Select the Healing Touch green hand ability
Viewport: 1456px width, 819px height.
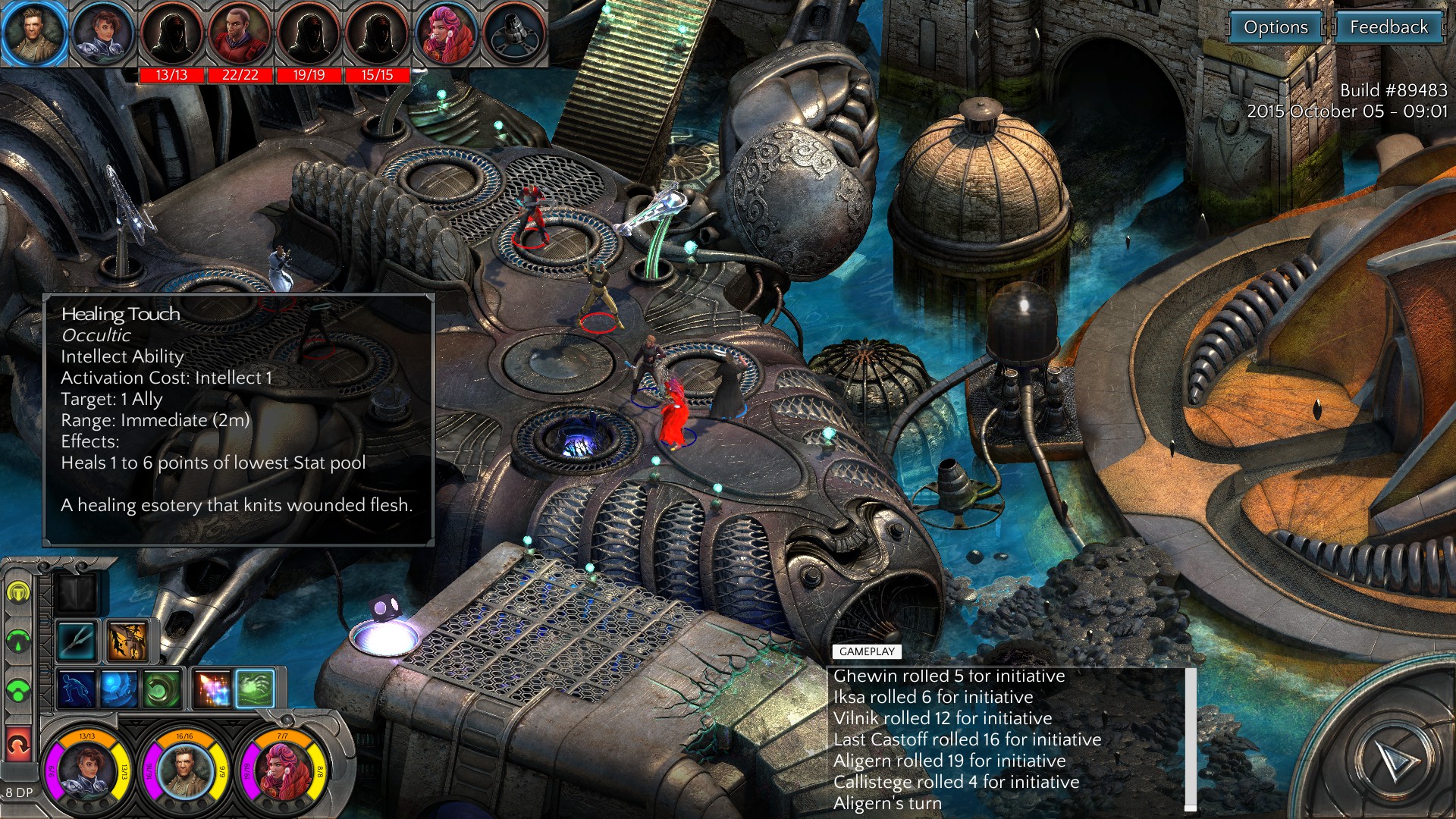tap(255, 689)
